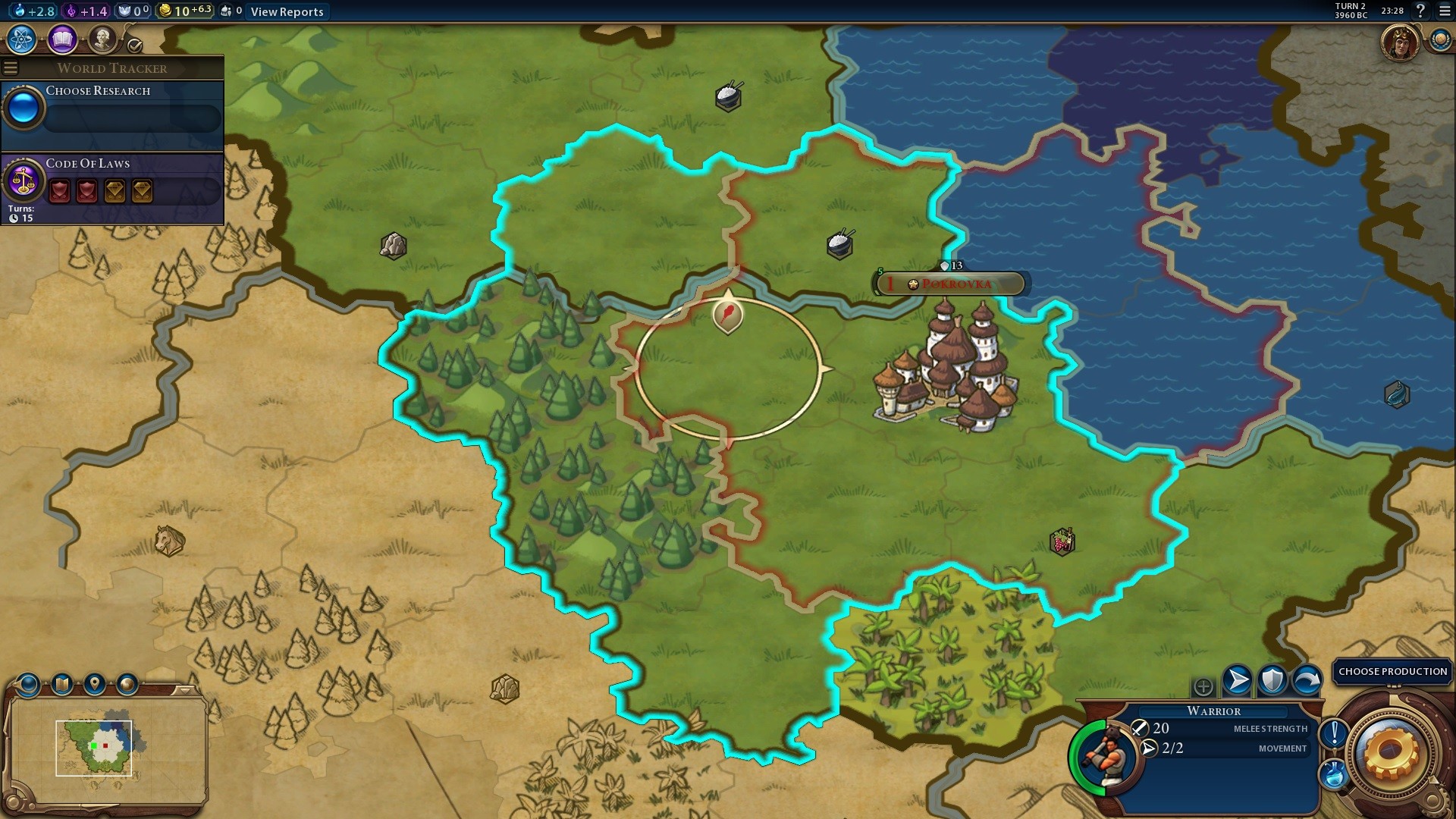Open the Code of Laws civic panel
The image size is (1456, 819).
pos(112,184)
